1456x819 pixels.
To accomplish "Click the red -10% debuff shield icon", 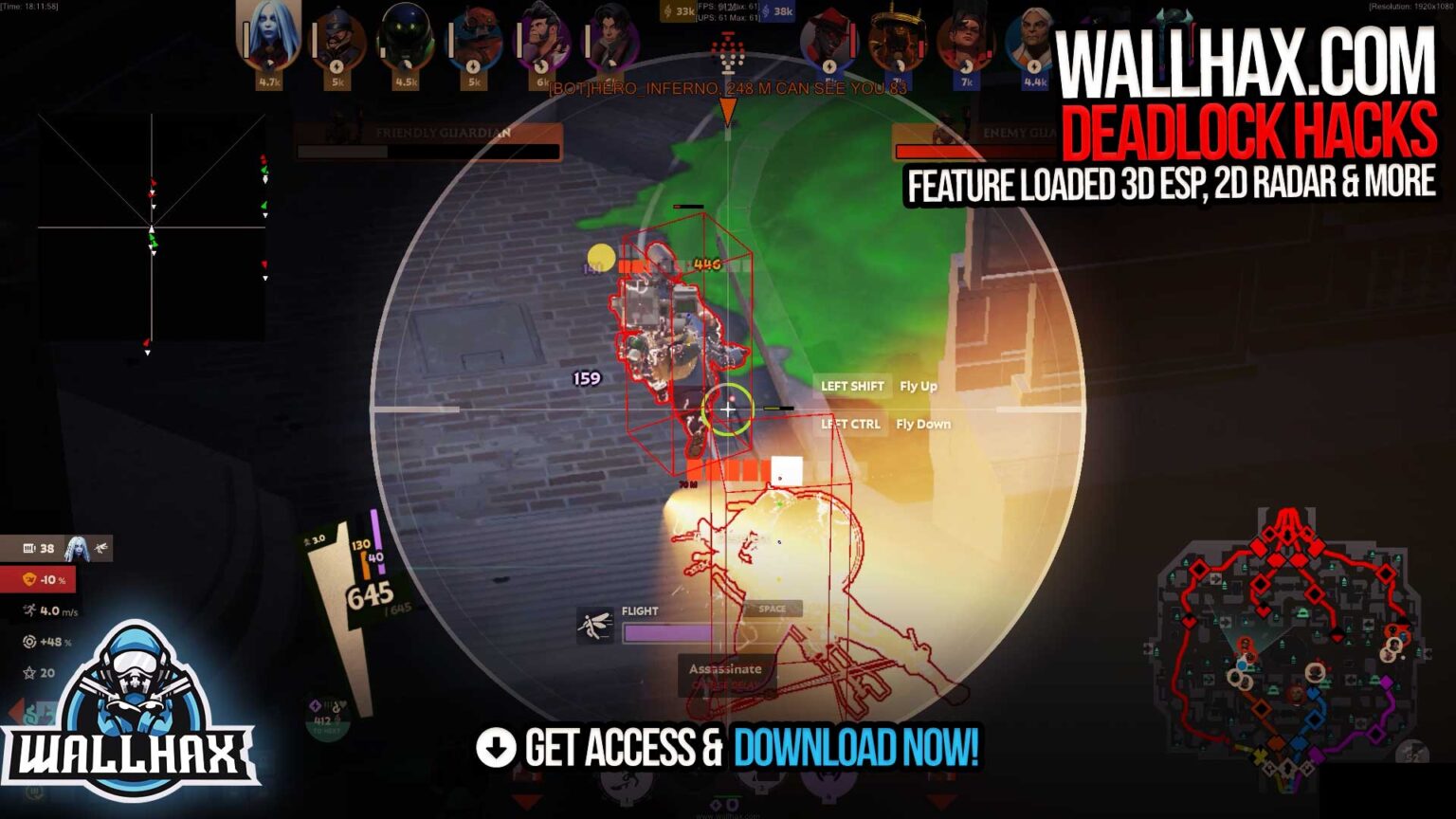I will click(28, 578).
